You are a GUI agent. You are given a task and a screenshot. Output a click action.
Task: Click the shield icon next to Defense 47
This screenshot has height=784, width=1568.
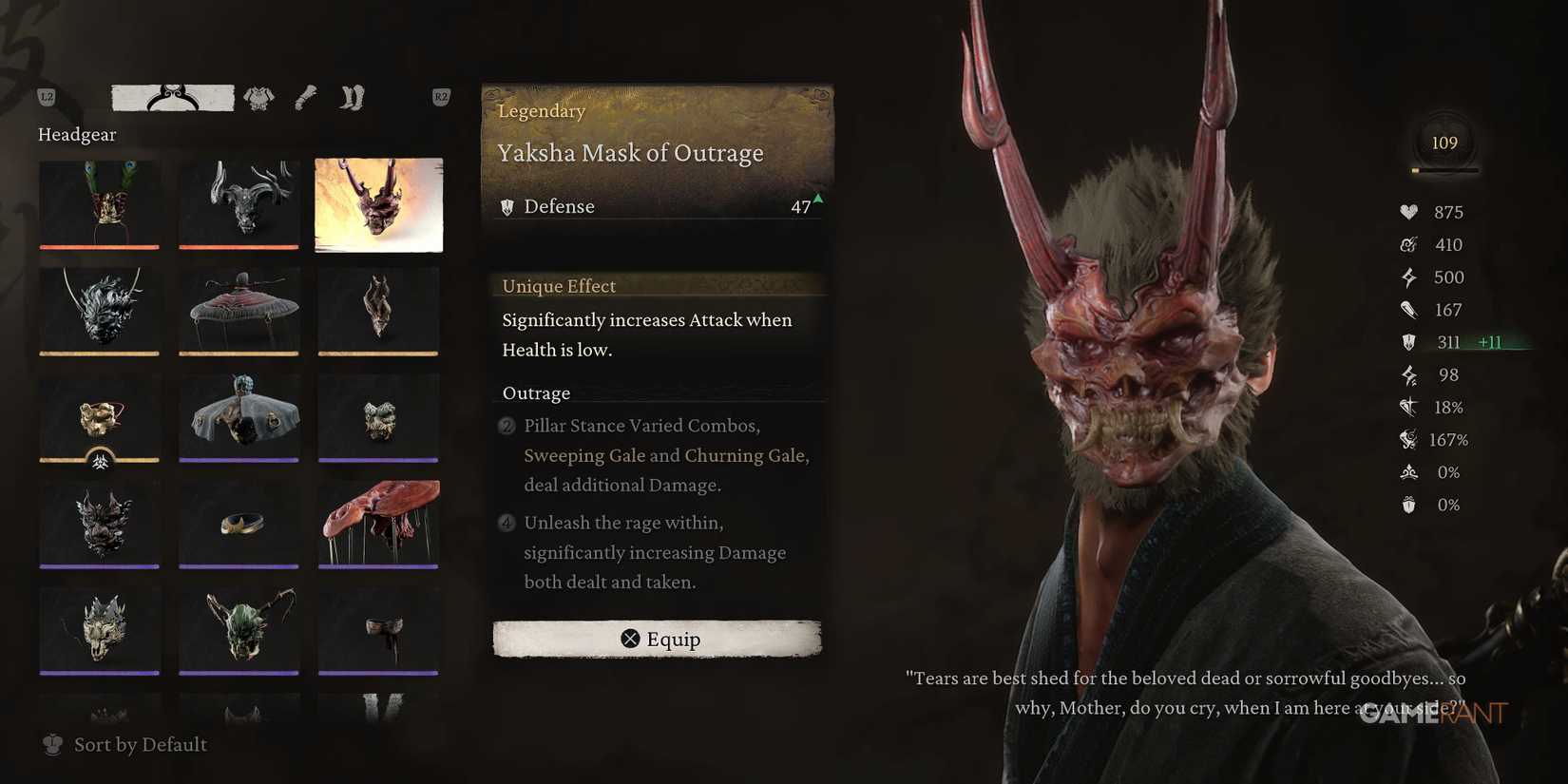[507, 206]
